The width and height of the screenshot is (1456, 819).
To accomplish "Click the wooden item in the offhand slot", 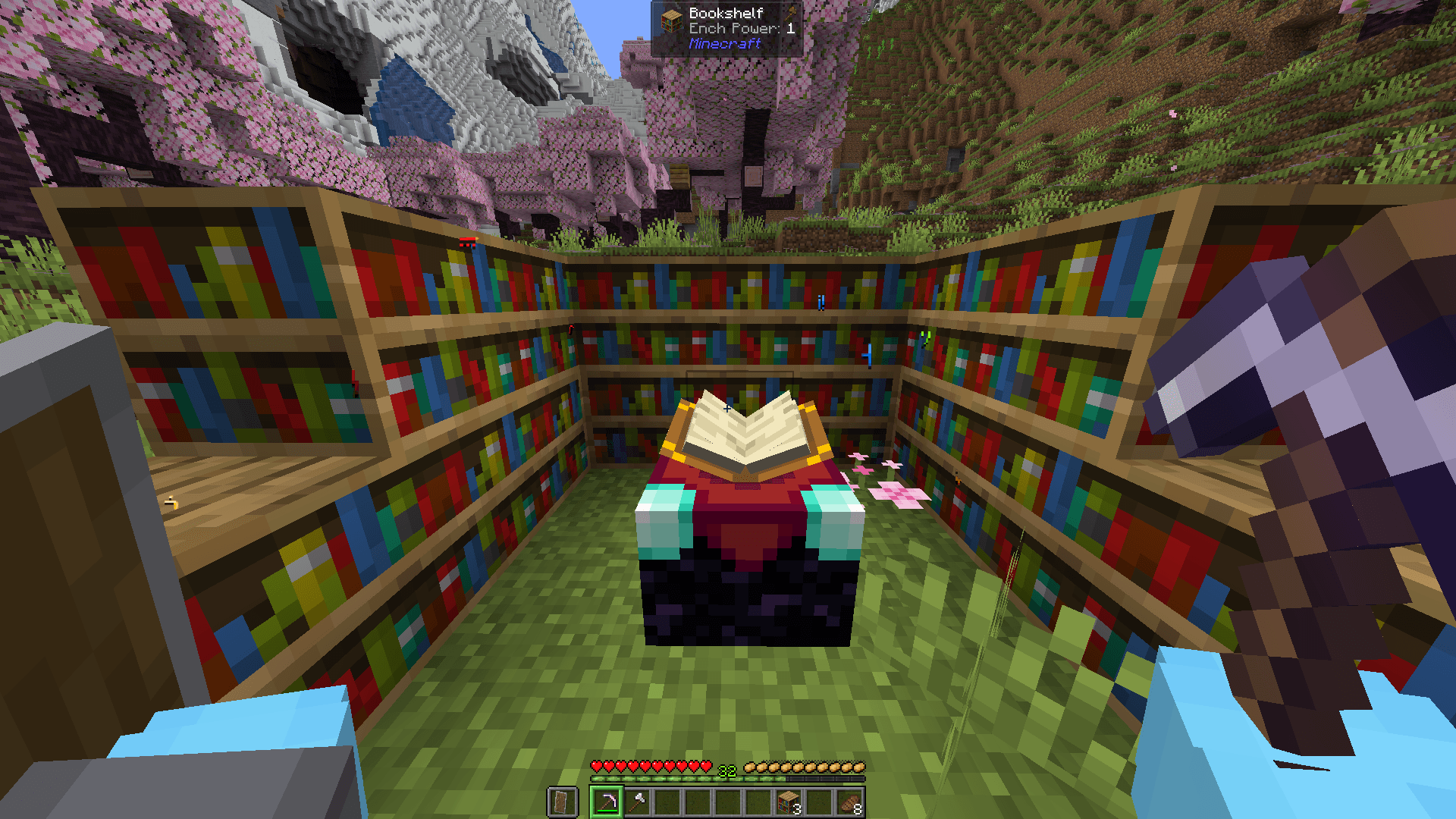I will pos(560,802).
